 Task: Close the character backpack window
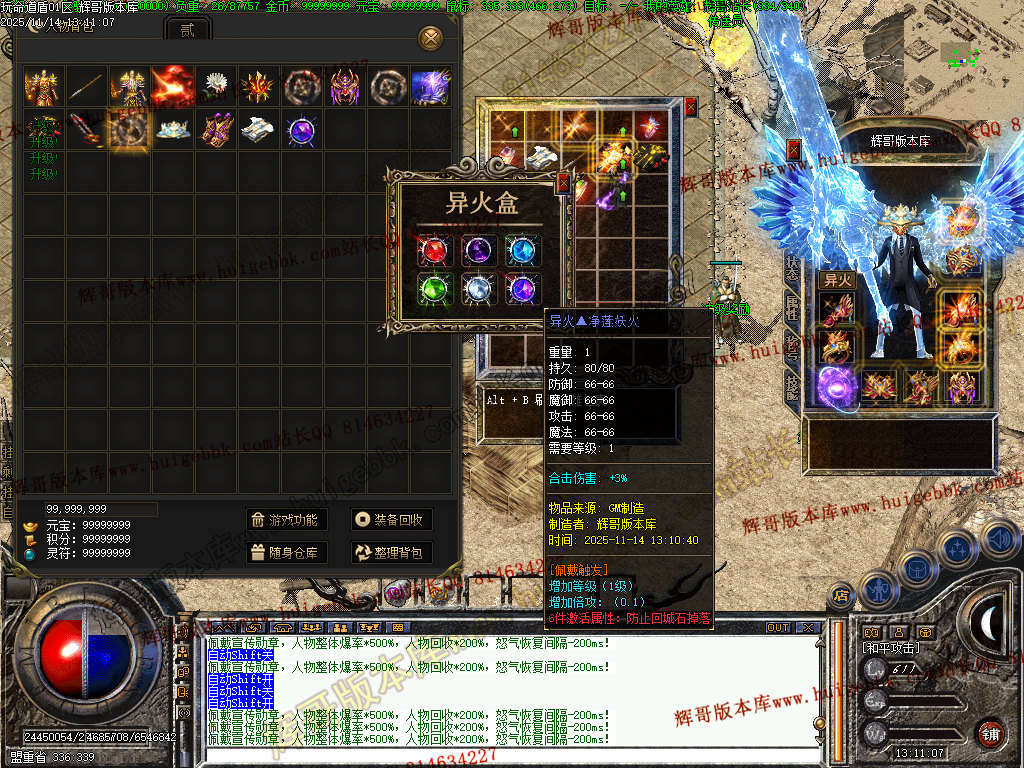(x=431, y=39)
